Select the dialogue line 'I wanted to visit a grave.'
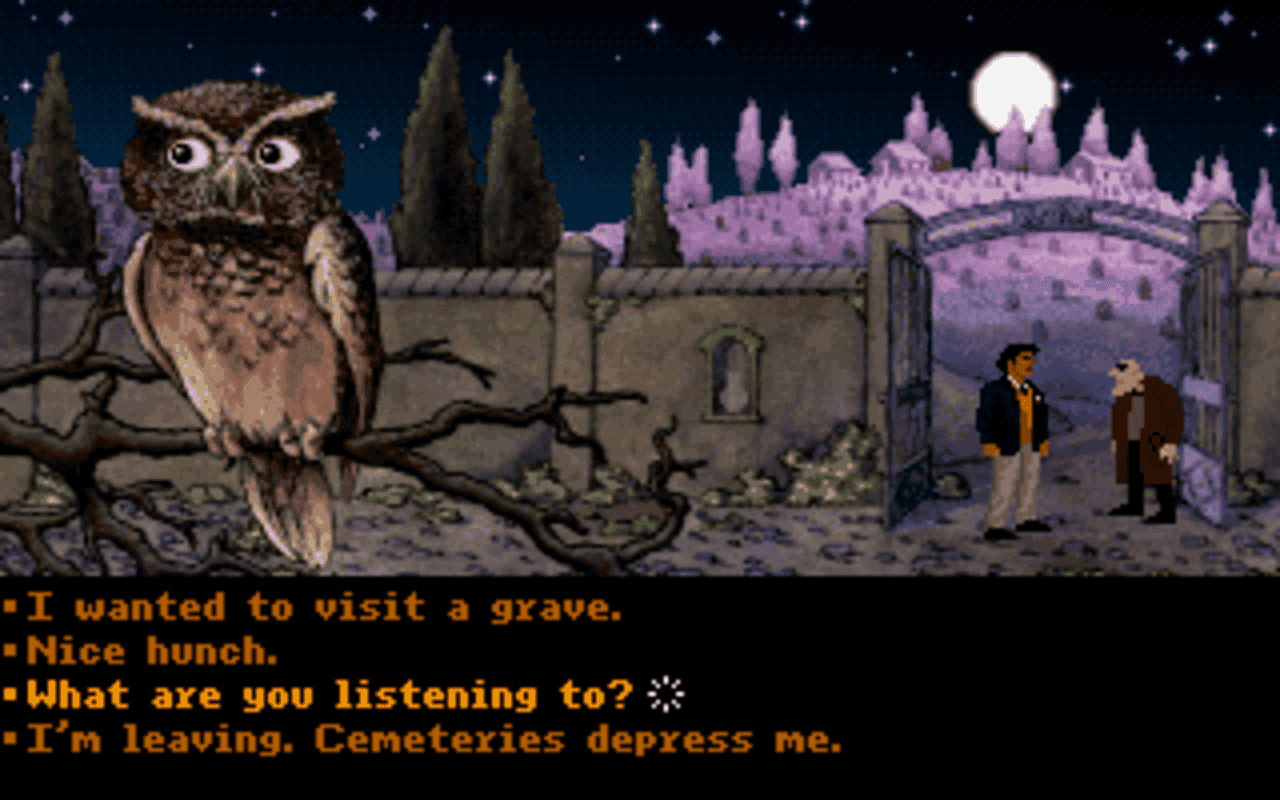The width and height of the screenshot is (1280, 800). click(320, 604)
